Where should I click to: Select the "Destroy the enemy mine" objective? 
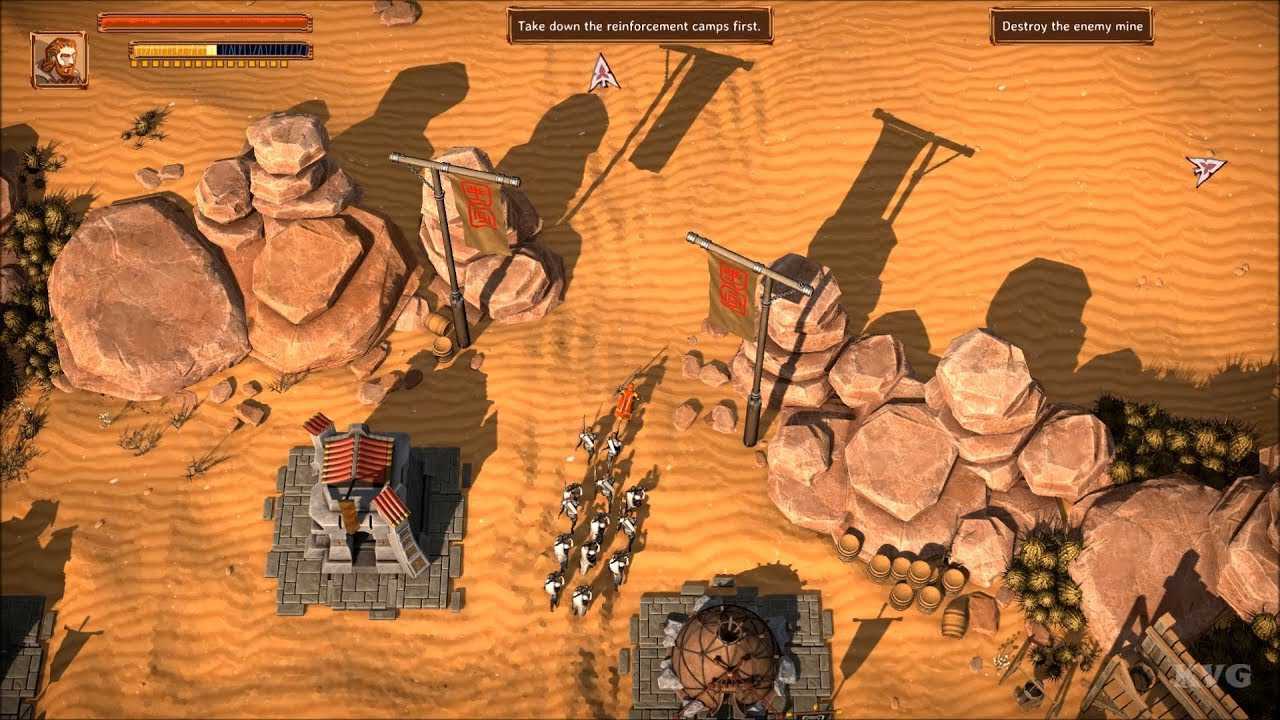pos(1071,26)
